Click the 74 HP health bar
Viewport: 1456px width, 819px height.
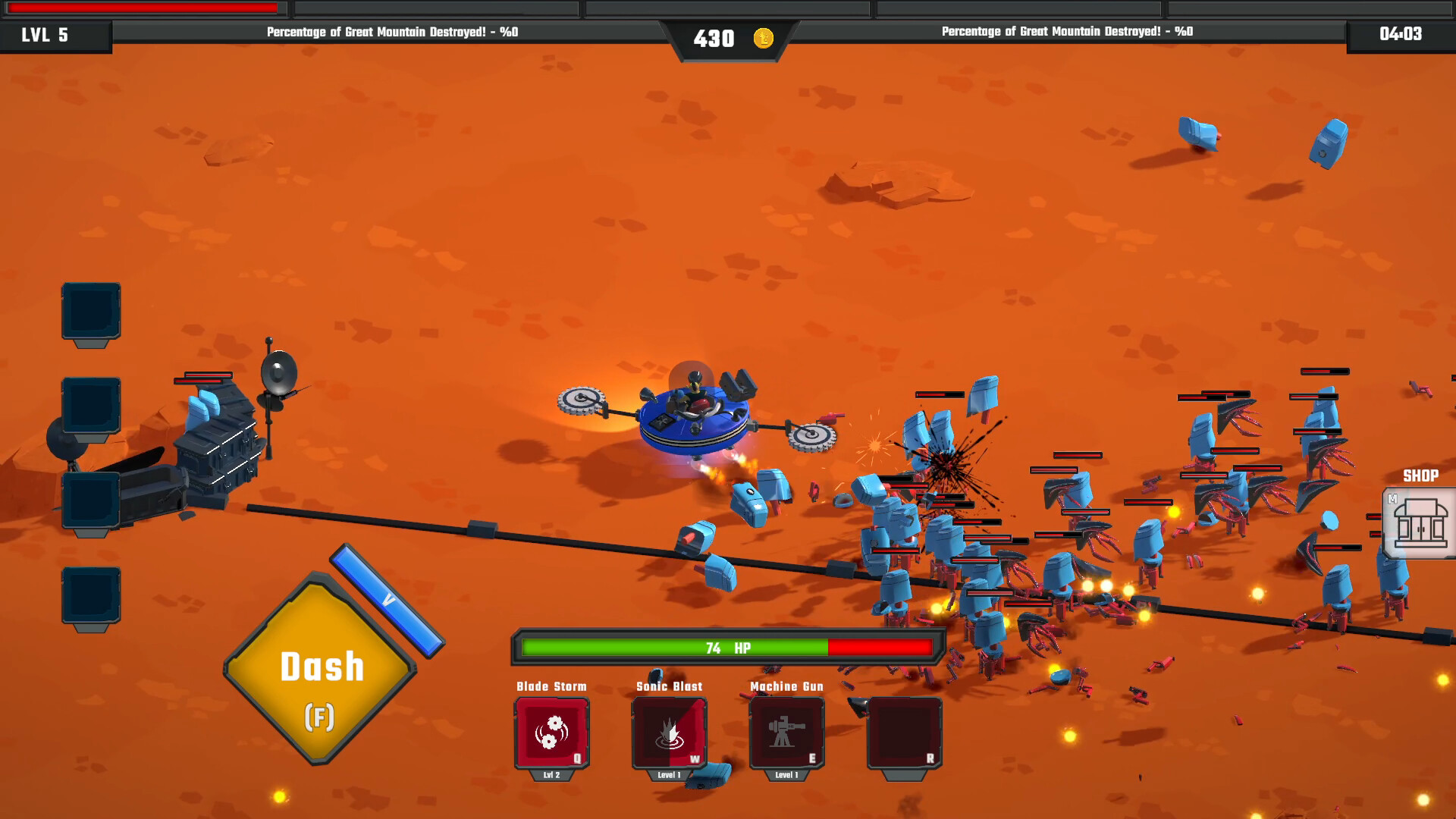[728, 645]
